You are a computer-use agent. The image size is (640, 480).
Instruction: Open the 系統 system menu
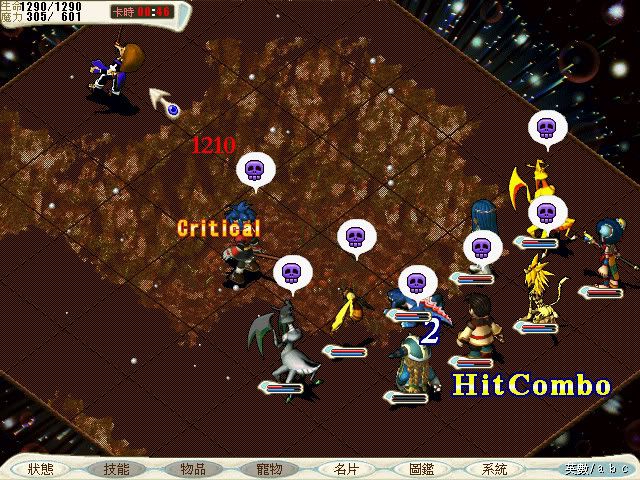tap(494, 468)
